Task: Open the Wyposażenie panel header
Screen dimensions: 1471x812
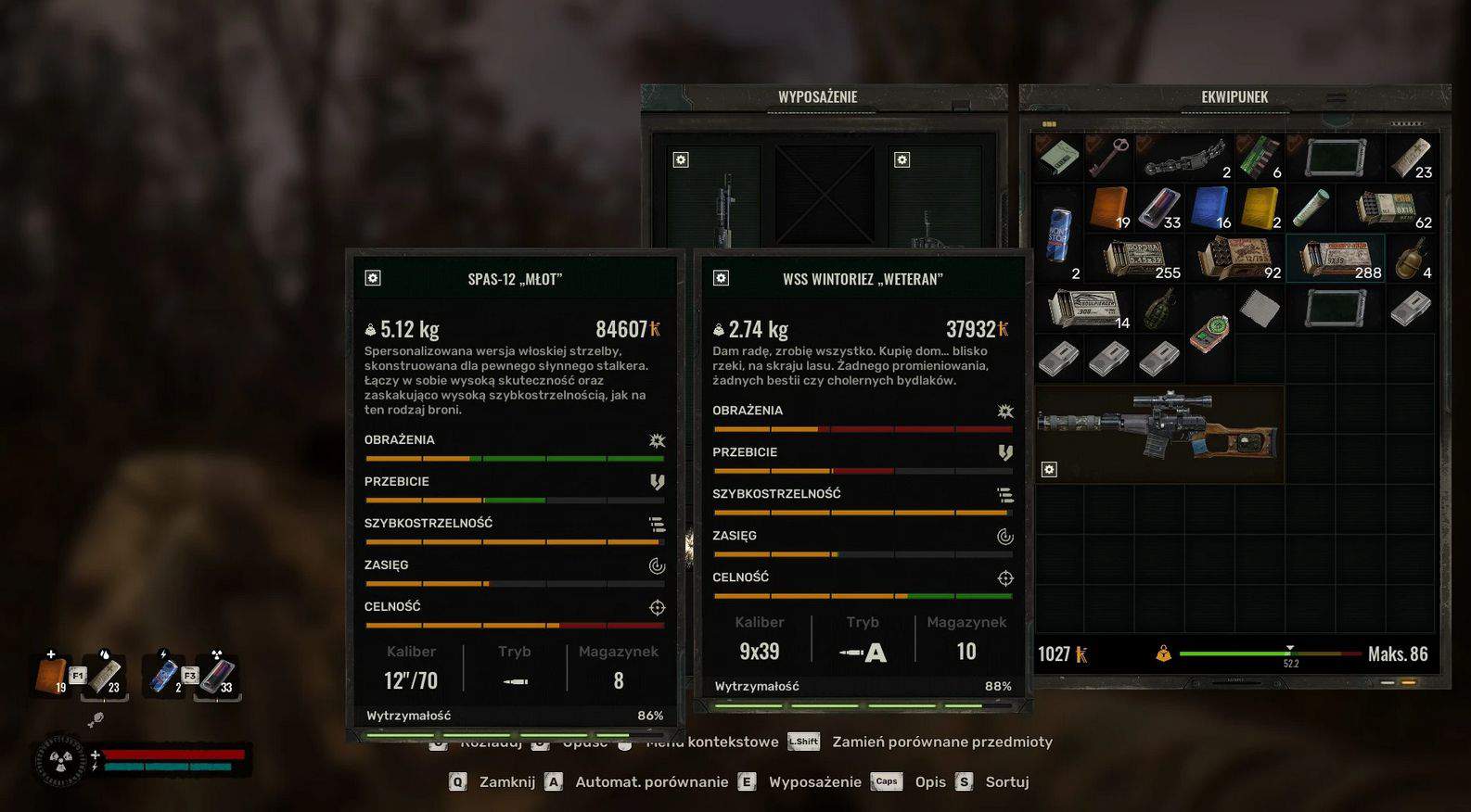Action: (x=817, y=97)
